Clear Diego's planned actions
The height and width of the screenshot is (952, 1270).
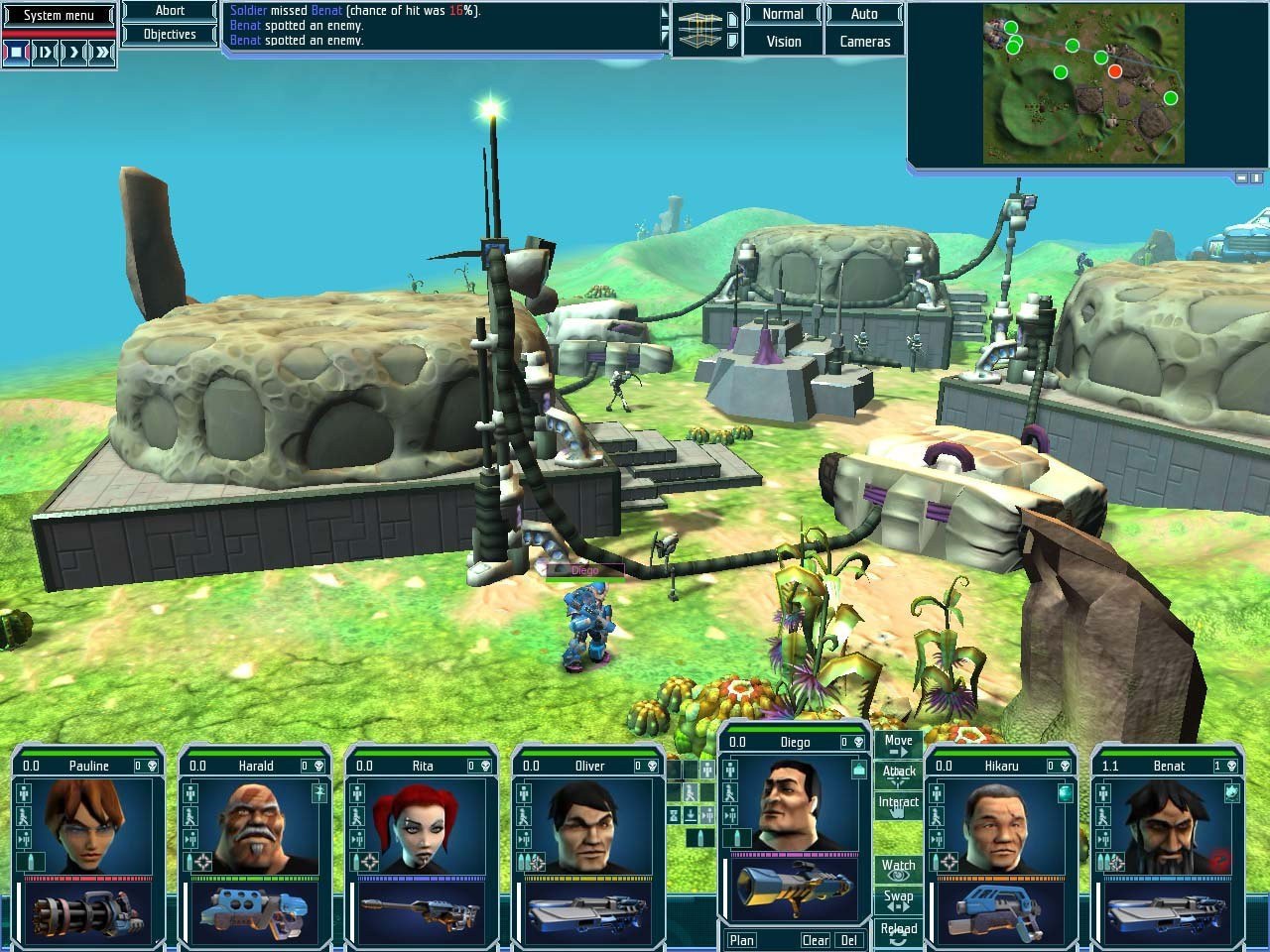pyautogui.click(x=816, y=940)
